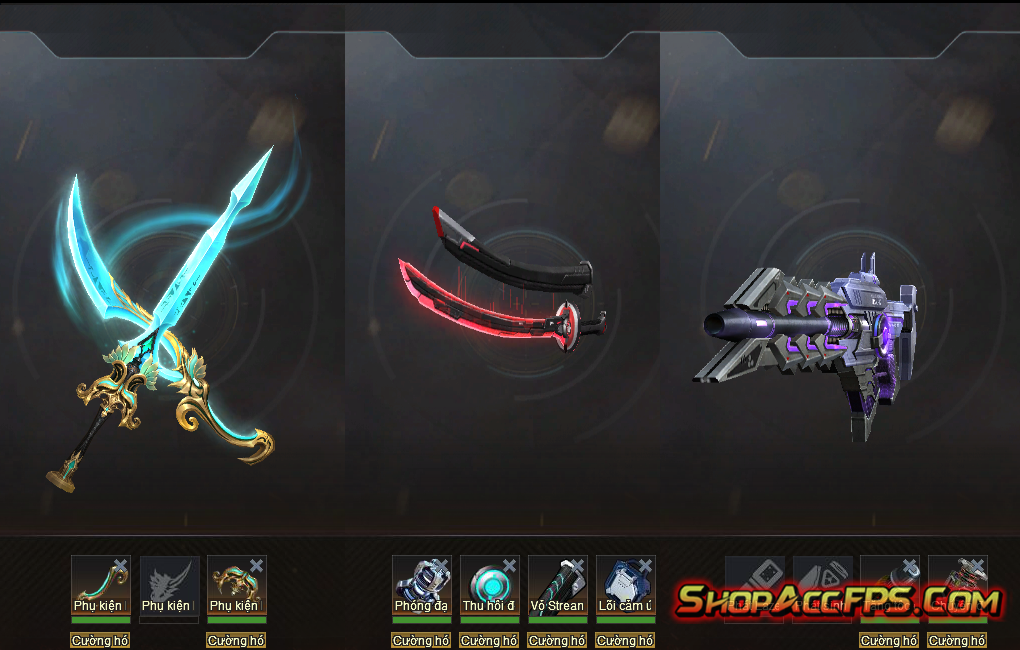Remove the golden crossguard accessory with its X

257,566
